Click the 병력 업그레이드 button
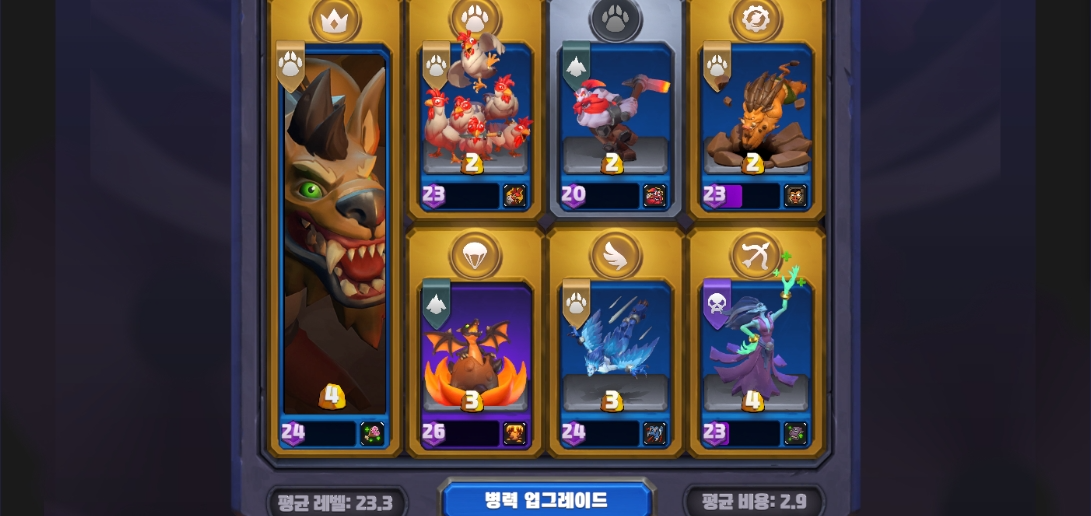 tap(546, 498)
